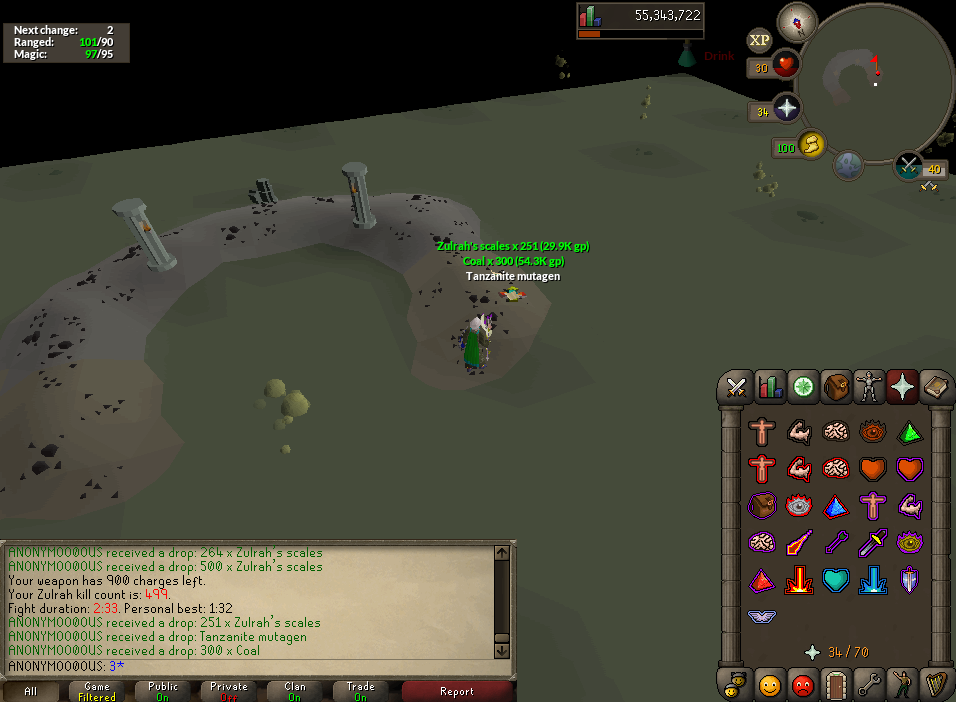Activate the quick-prayers orb

tap(787, 110)
